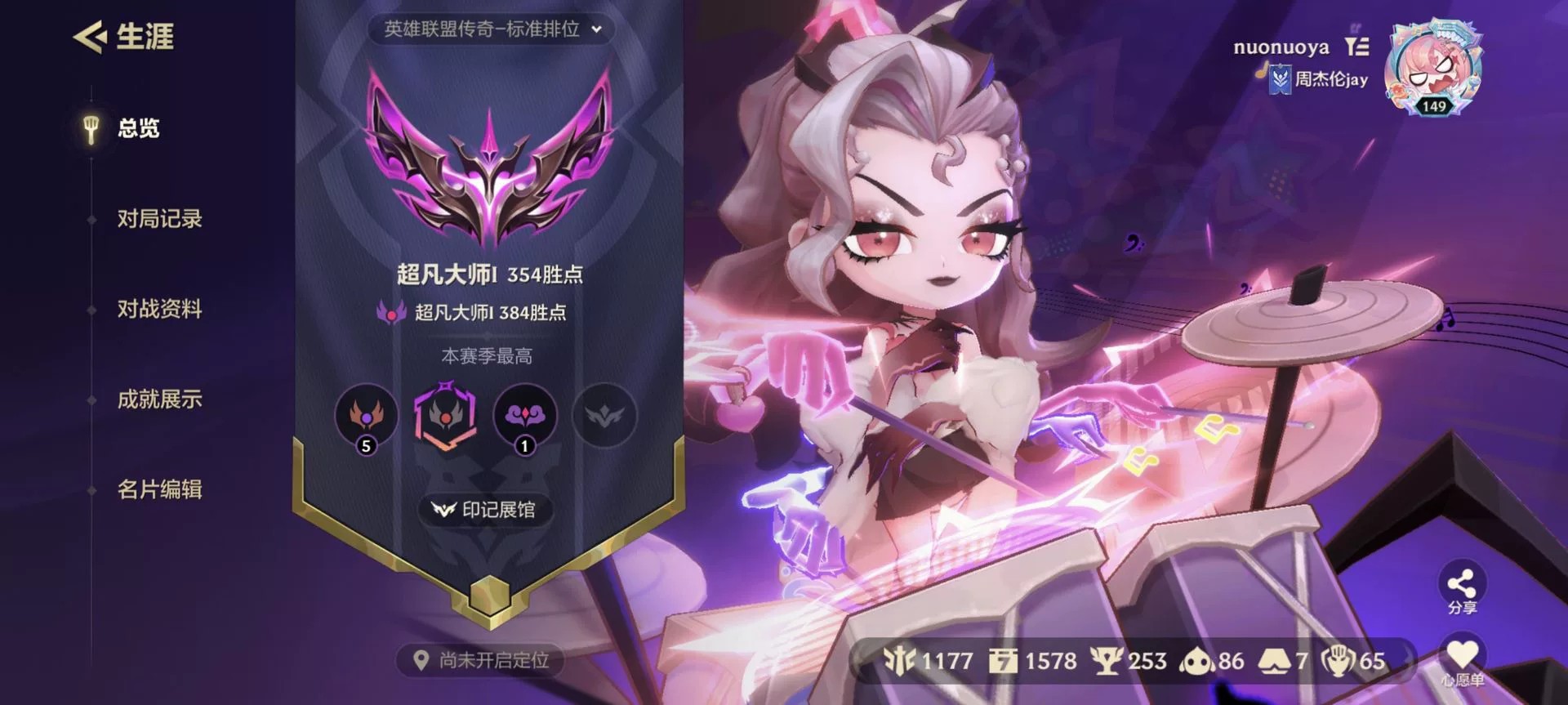
Task: Open the 本赛季最高 season-high section
Action: pos(485,357)
